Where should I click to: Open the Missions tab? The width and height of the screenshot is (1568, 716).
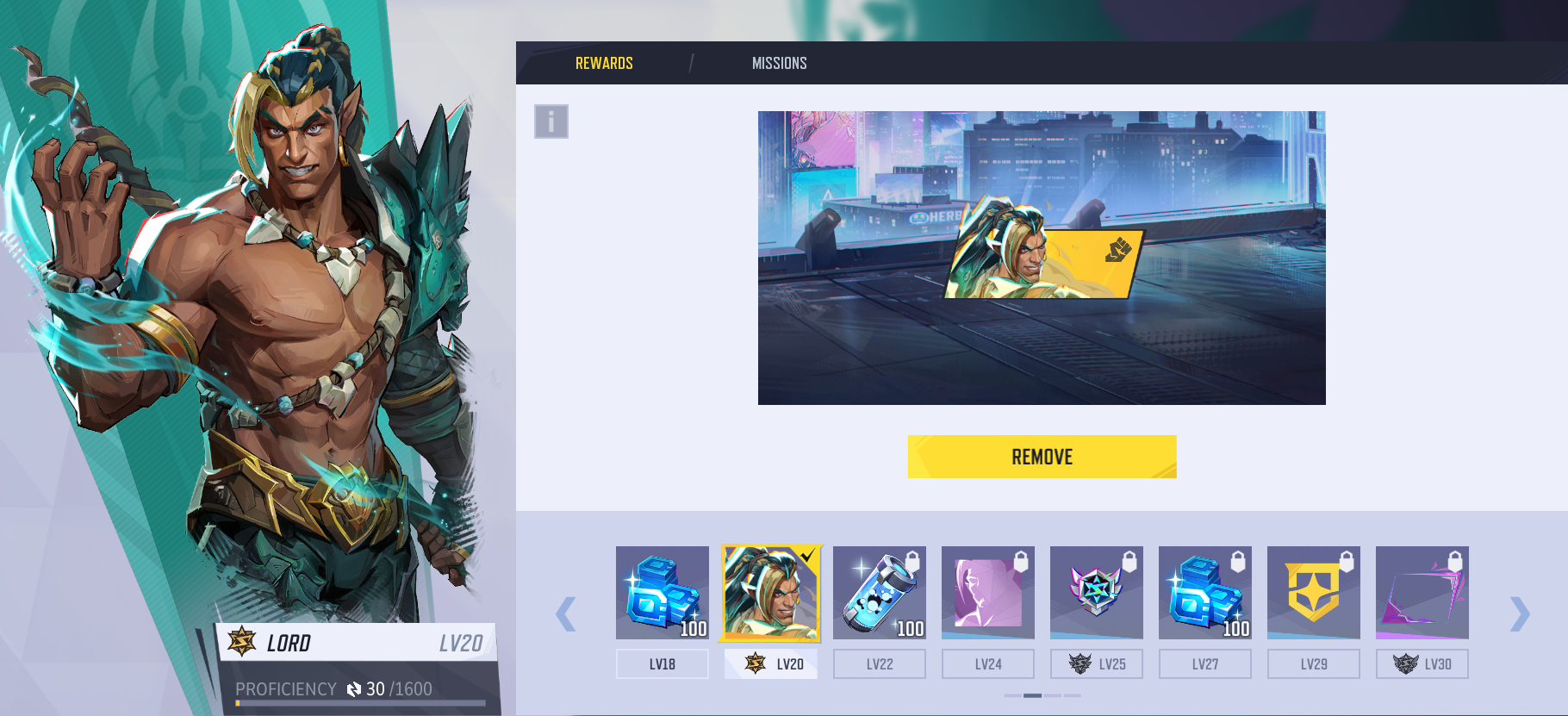point(779,63)
